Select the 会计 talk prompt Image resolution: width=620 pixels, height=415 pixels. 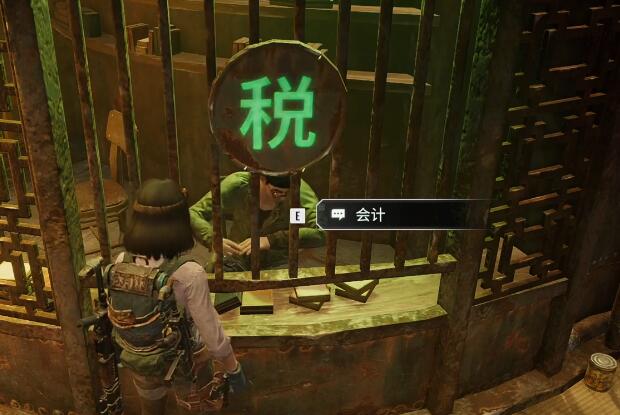pyautogui.click(x=370, y=215)
